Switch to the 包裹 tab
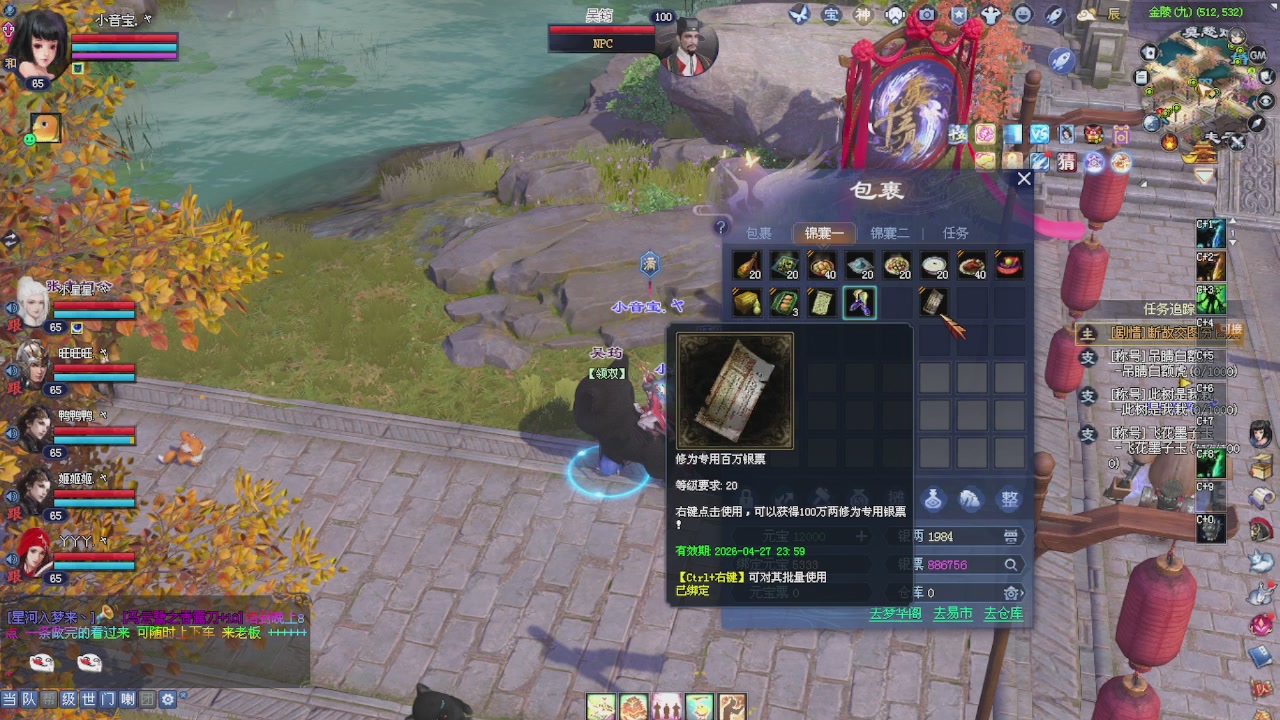Image resolution: width=1280 pixels, height=720 pixels. [758, 233]
